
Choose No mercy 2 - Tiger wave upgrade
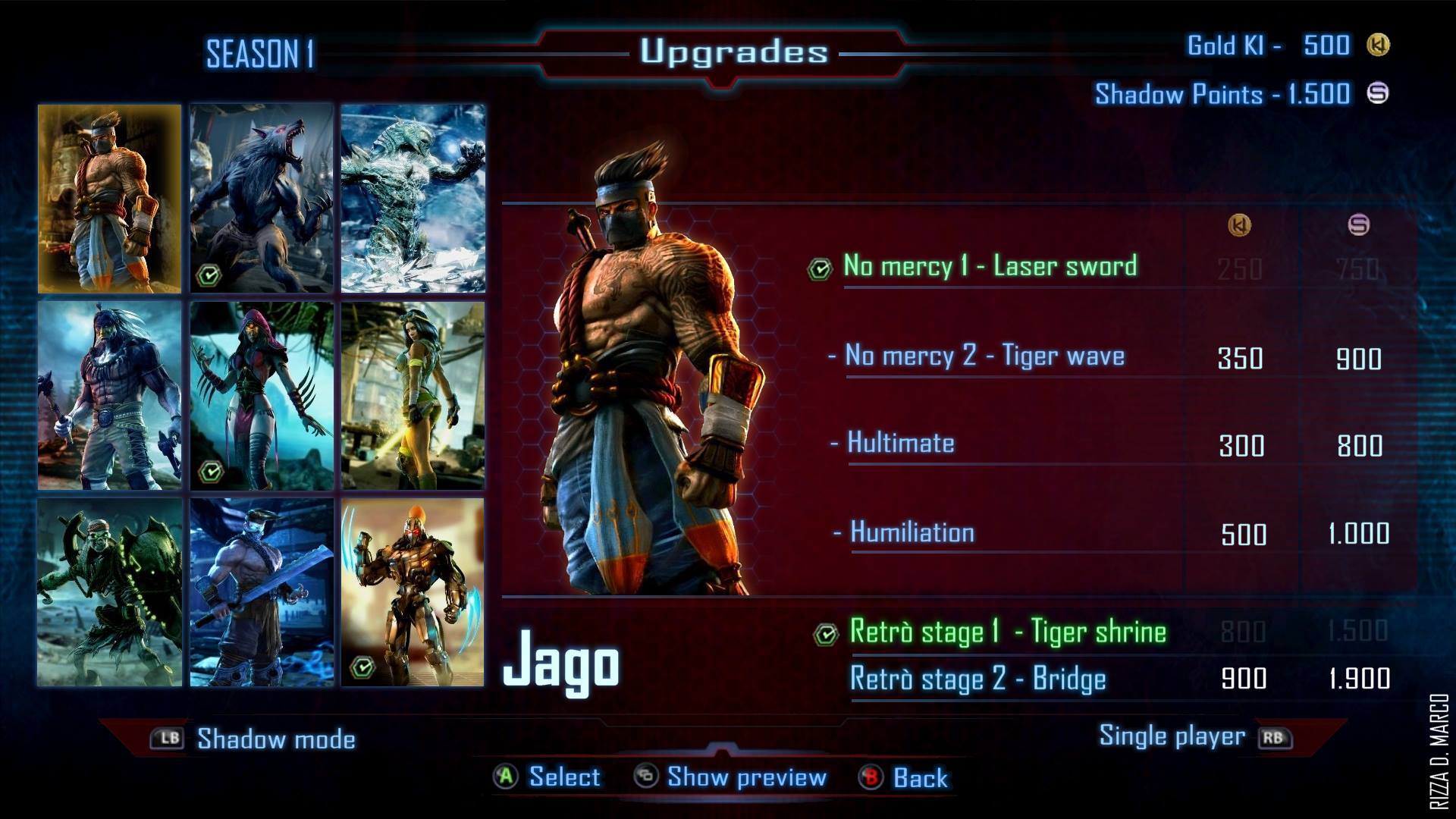[984, 356]
